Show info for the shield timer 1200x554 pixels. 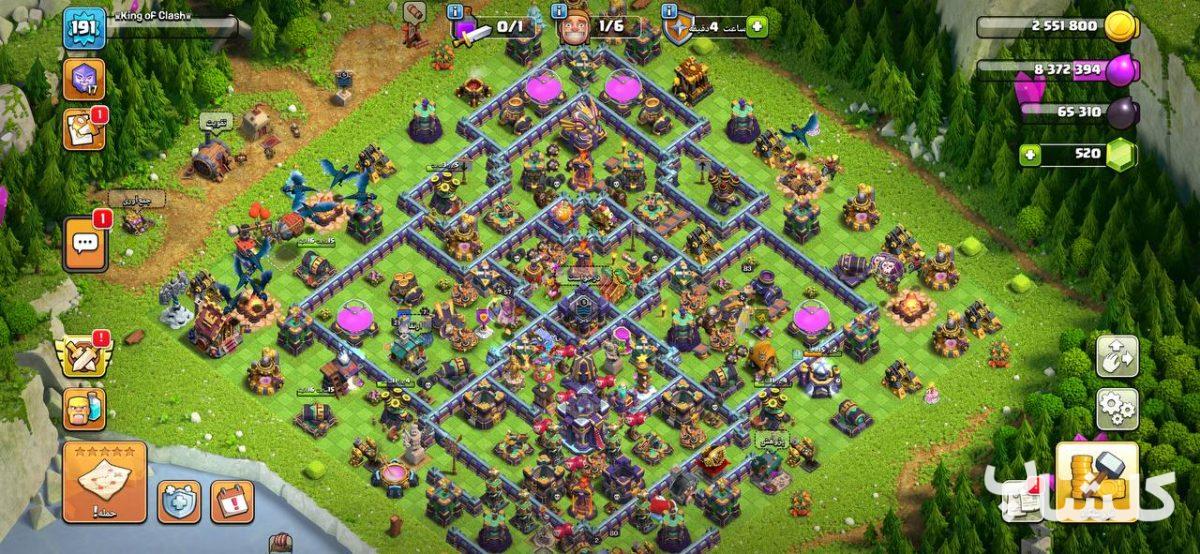coord(671,11)
